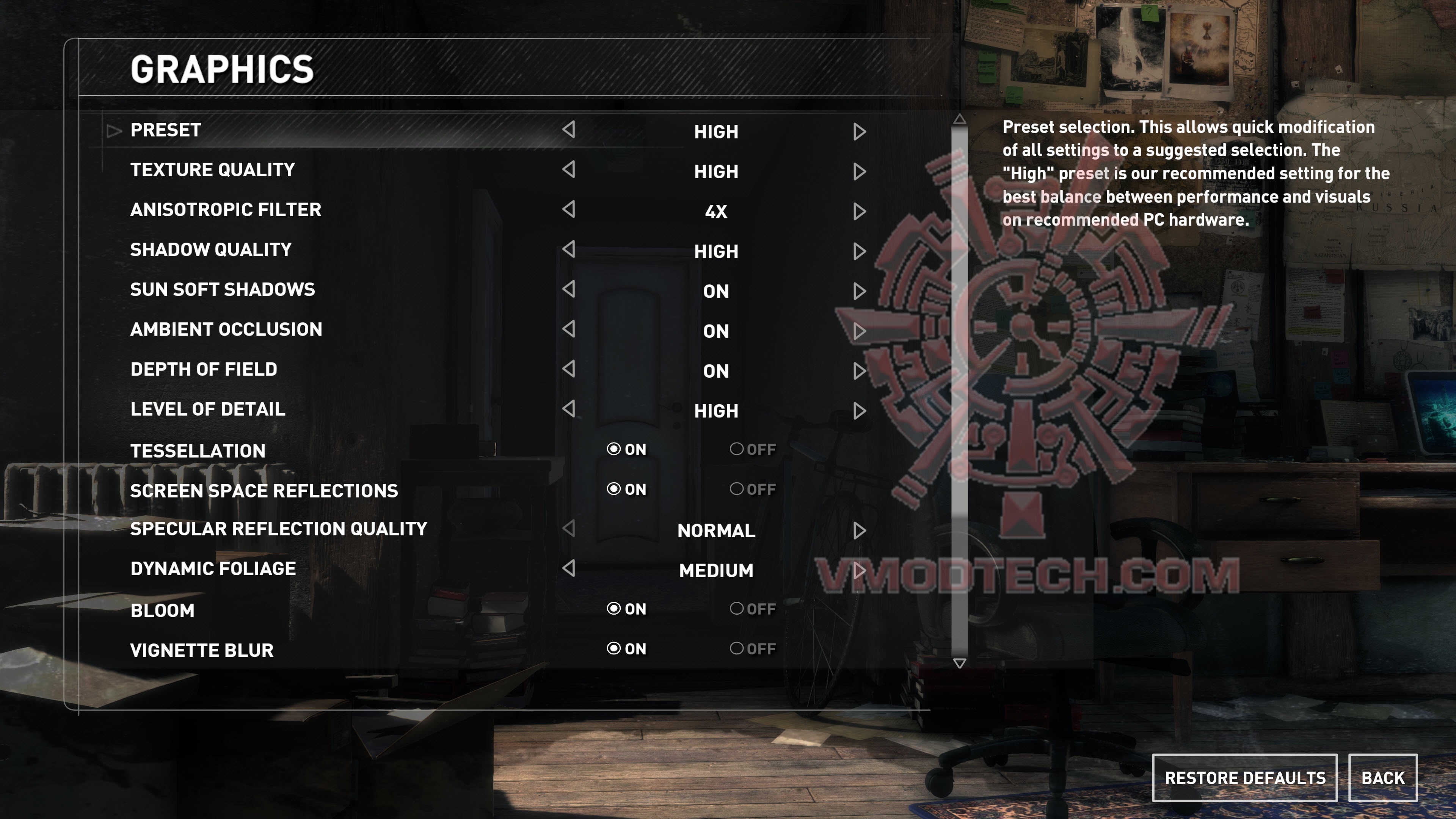Decrease Shadow Quality using left arrow
This screenshot has height=819, width=1456.
[569, 249]
